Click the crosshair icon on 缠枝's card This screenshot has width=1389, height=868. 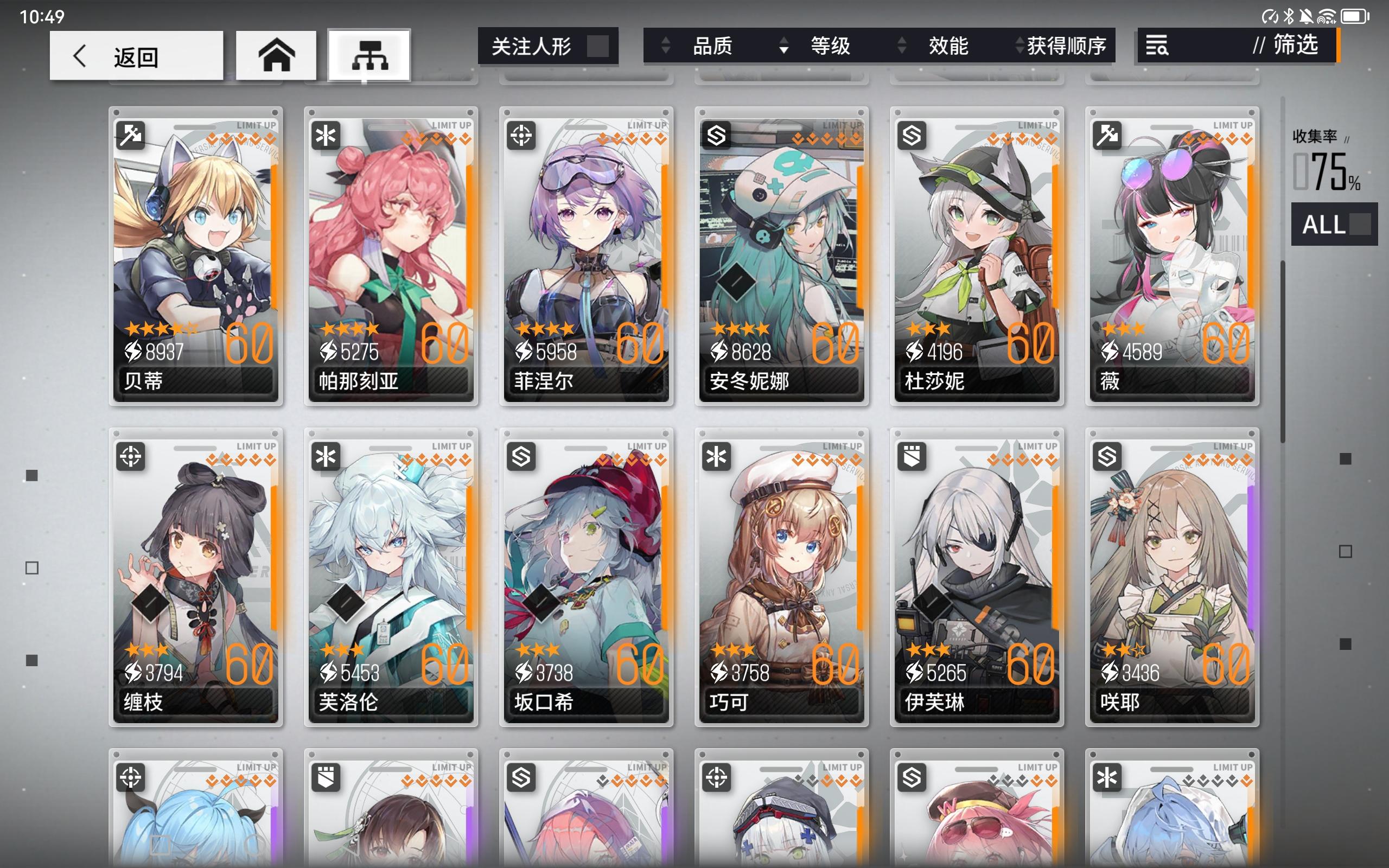(131, 455)
